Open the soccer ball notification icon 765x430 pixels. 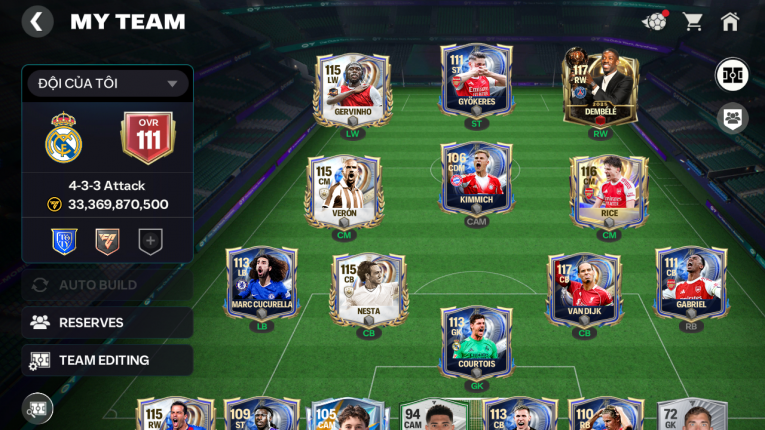coord(655,21)
